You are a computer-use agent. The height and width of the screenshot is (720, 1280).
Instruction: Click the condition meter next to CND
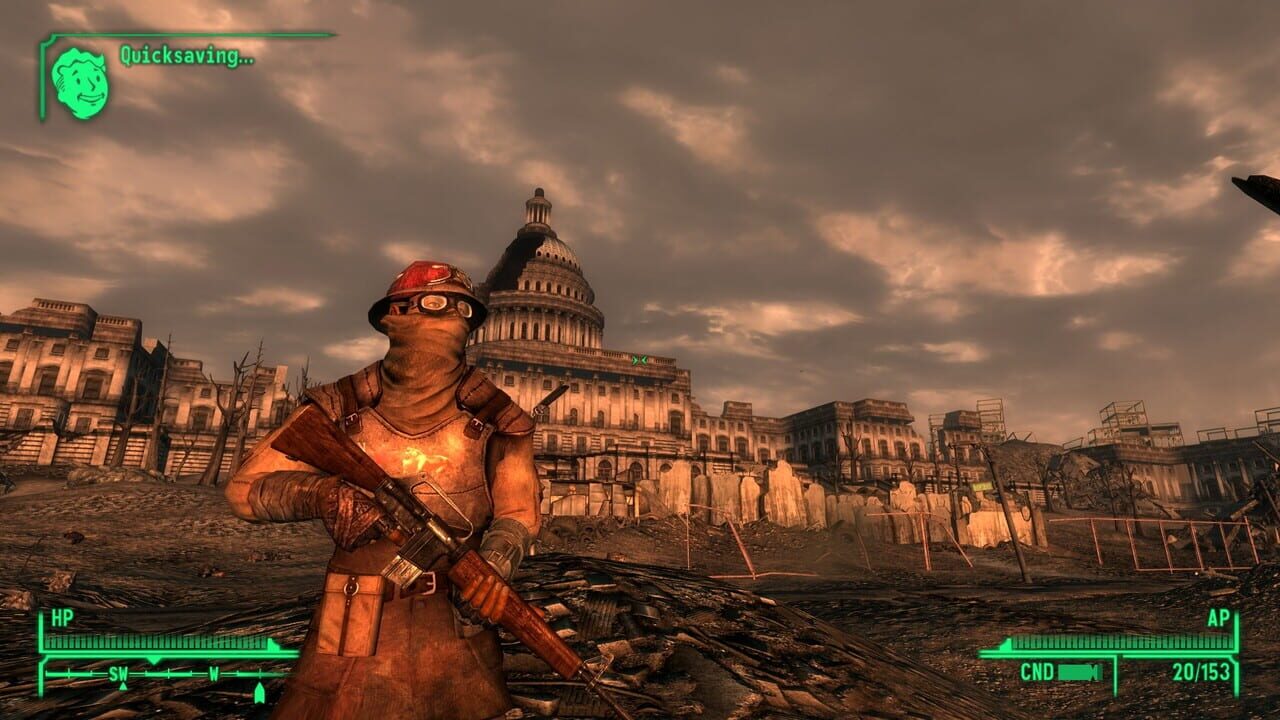coord(1077,672)
